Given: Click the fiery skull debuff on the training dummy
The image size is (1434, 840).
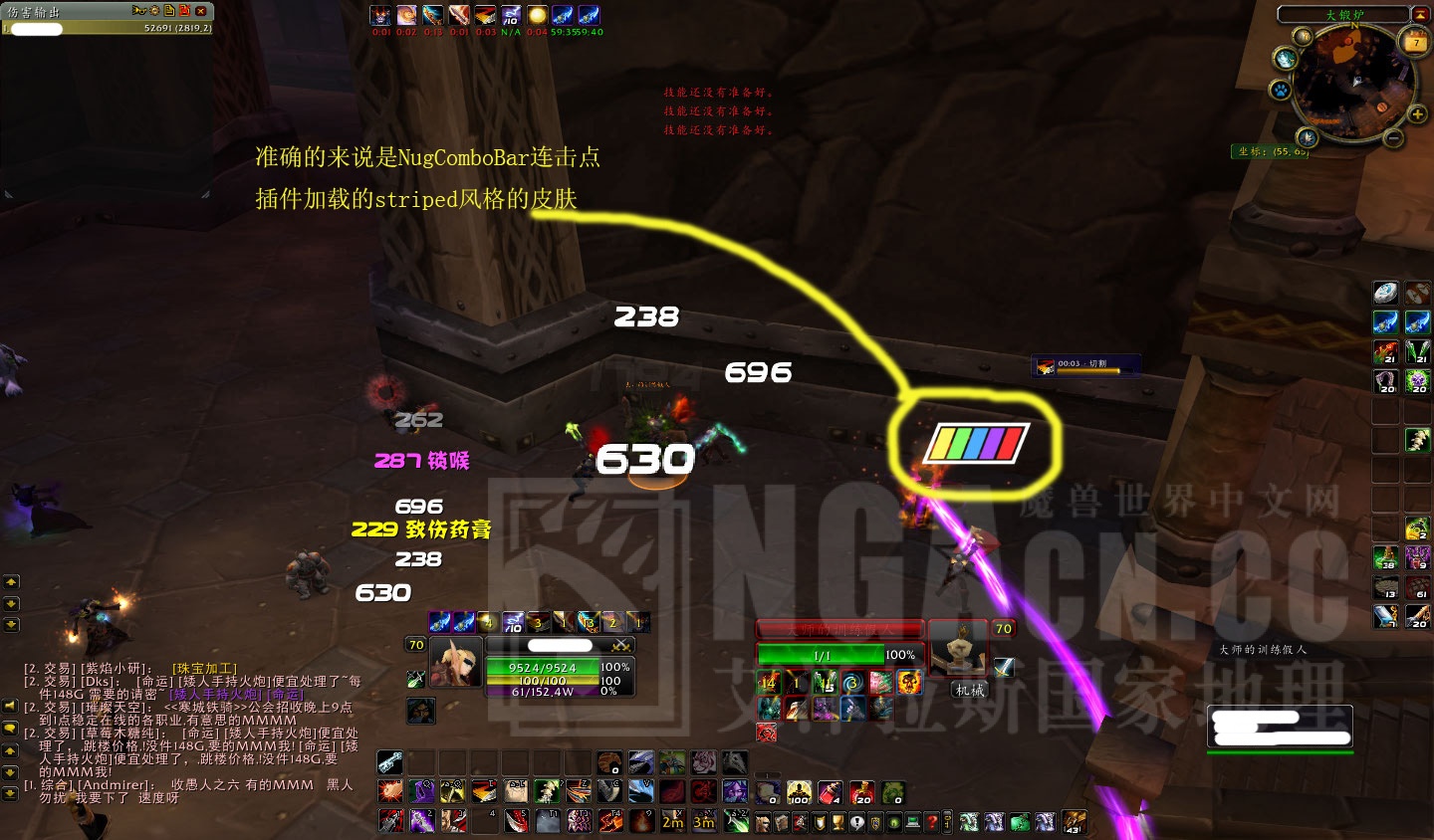Looking at the screenshot, I should 908,683.
